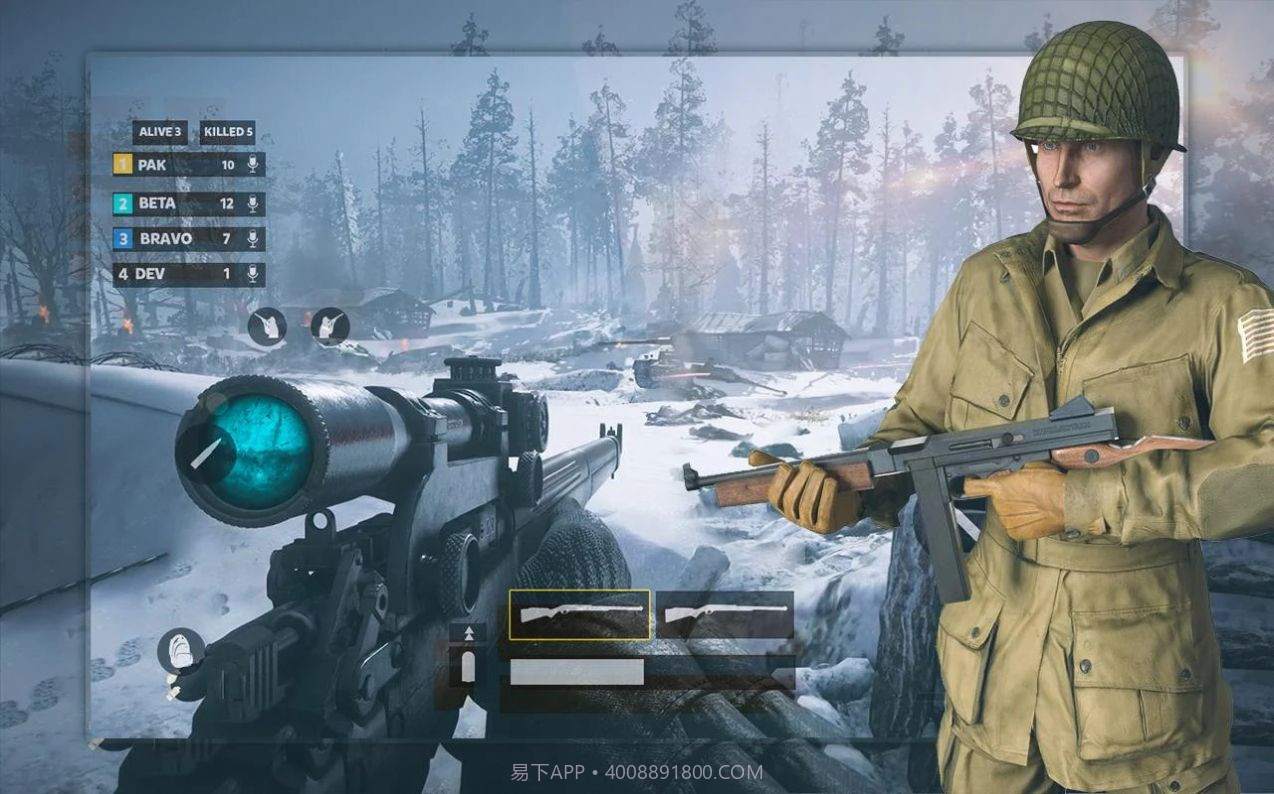Tap the lean-left soldier icon

click(267, 326)
